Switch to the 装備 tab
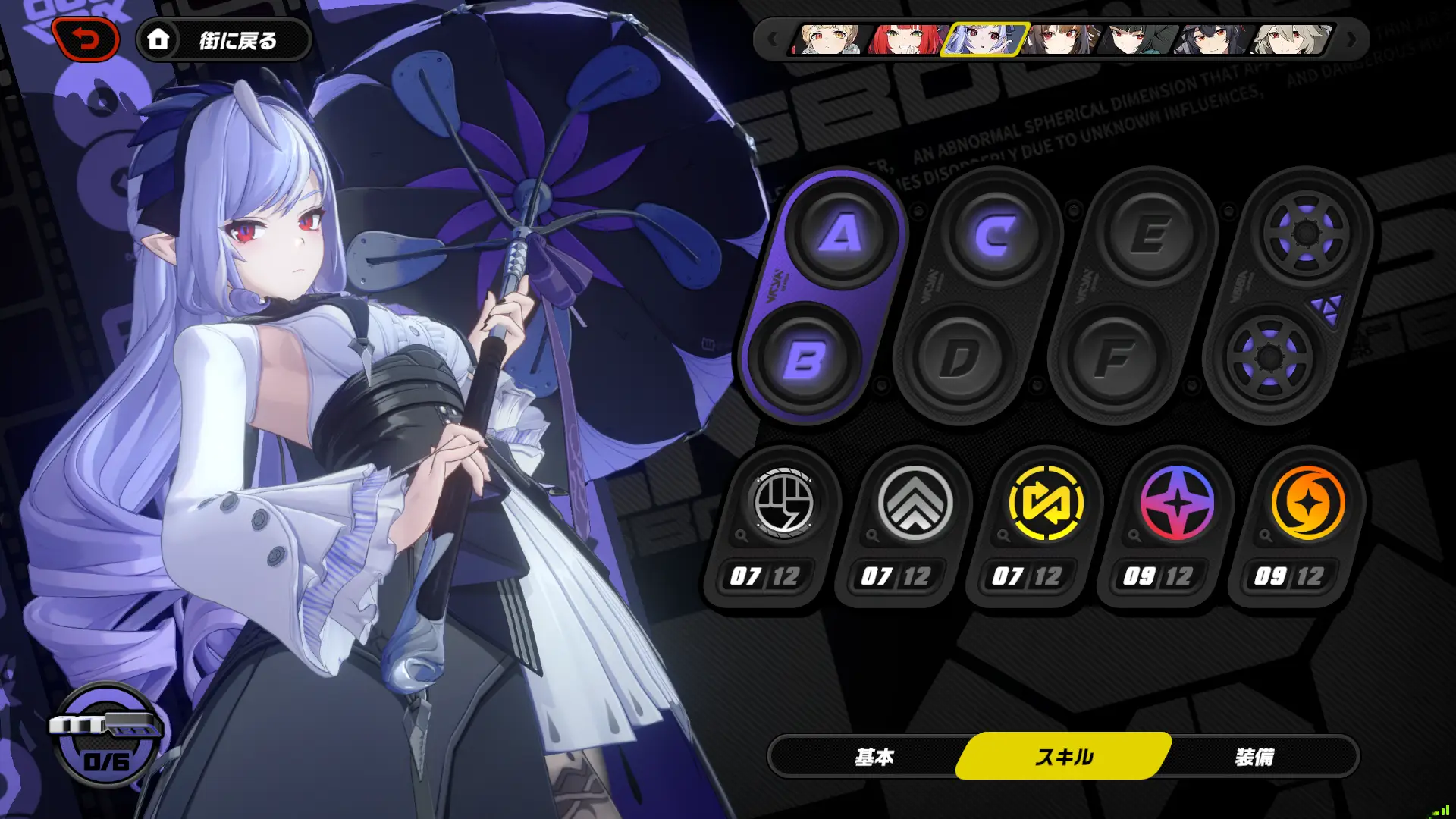Image resolution: width=1456 pixels, height=819 pixels. 1255,756
